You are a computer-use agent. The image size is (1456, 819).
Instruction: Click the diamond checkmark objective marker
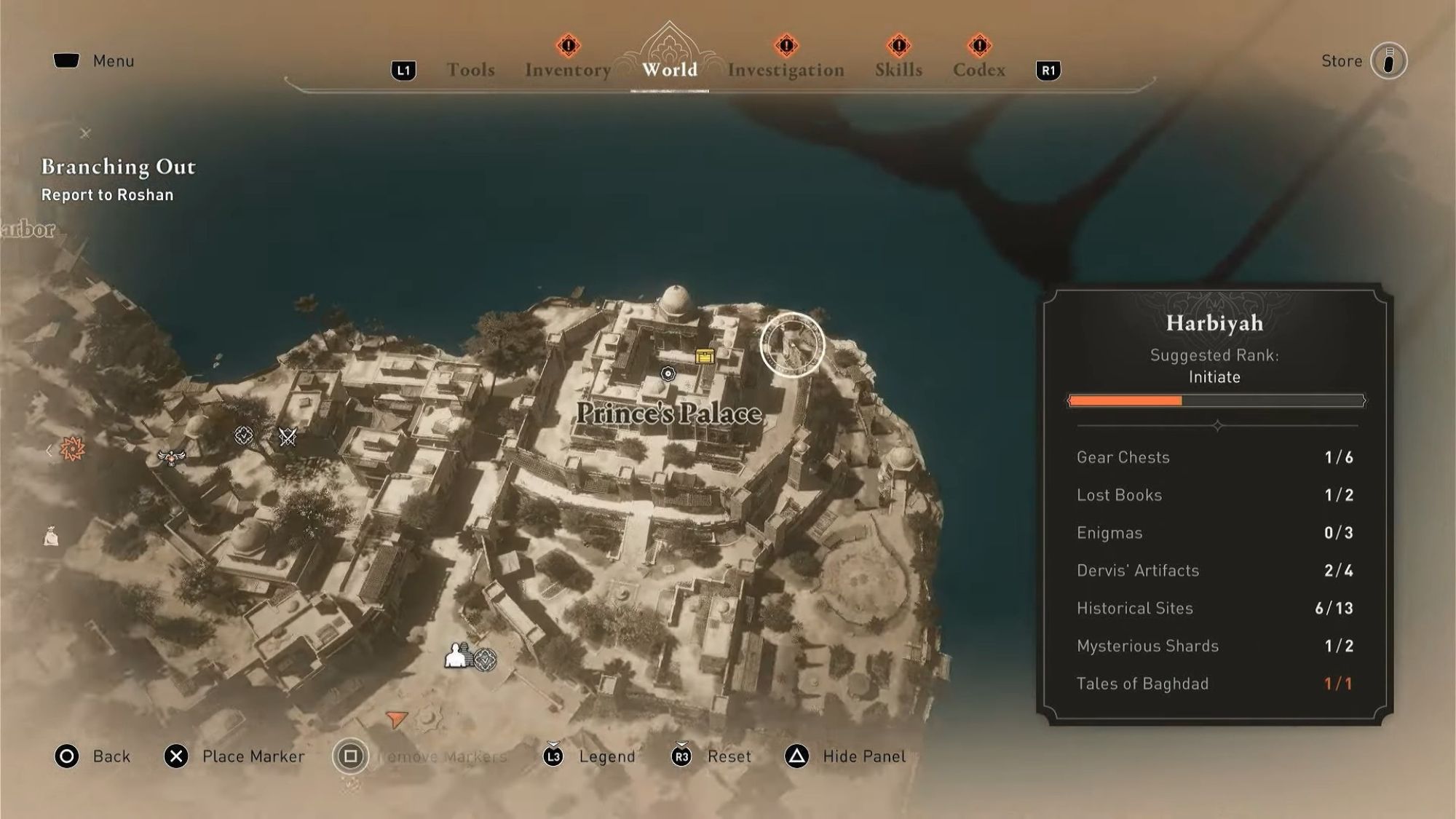click(243, 437)
